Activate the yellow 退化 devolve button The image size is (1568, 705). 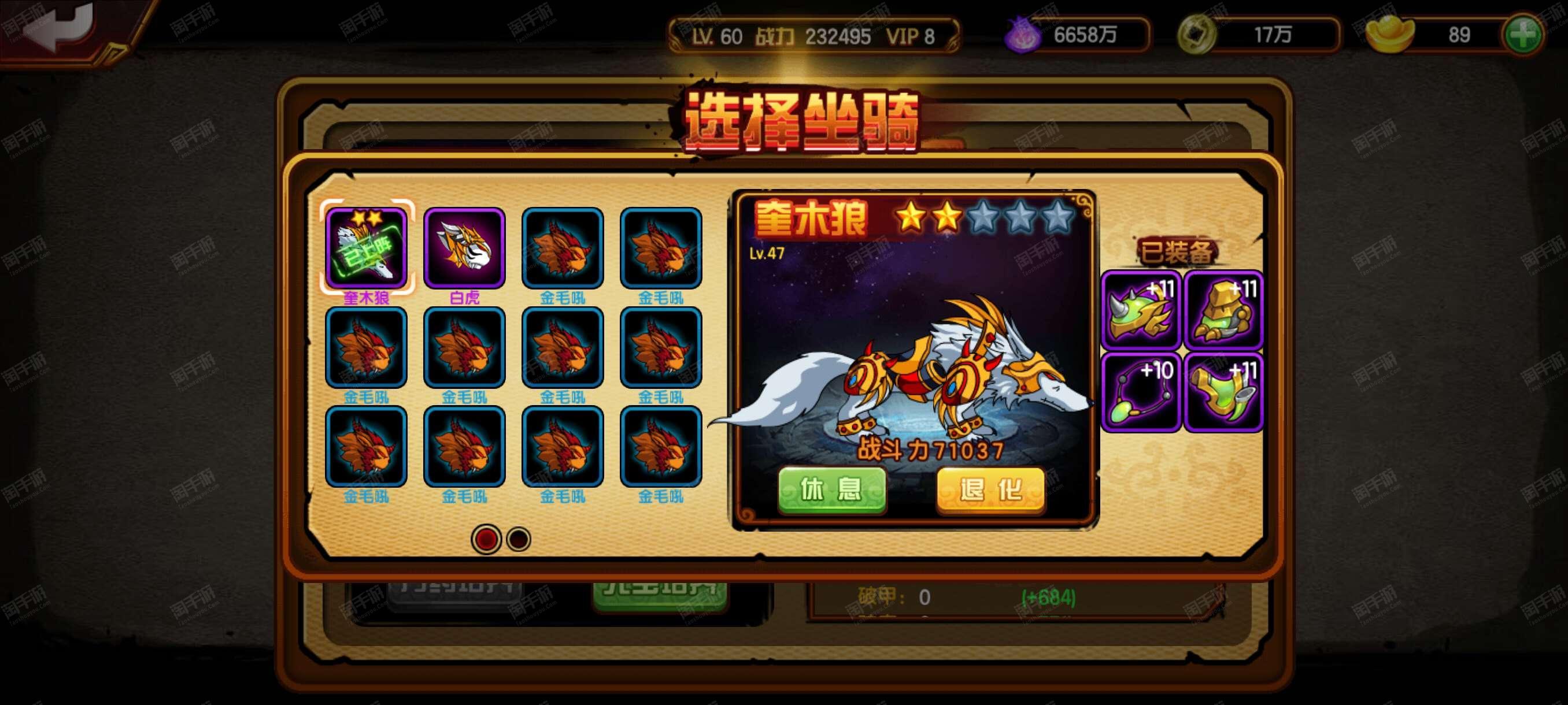tap(990, 490)
